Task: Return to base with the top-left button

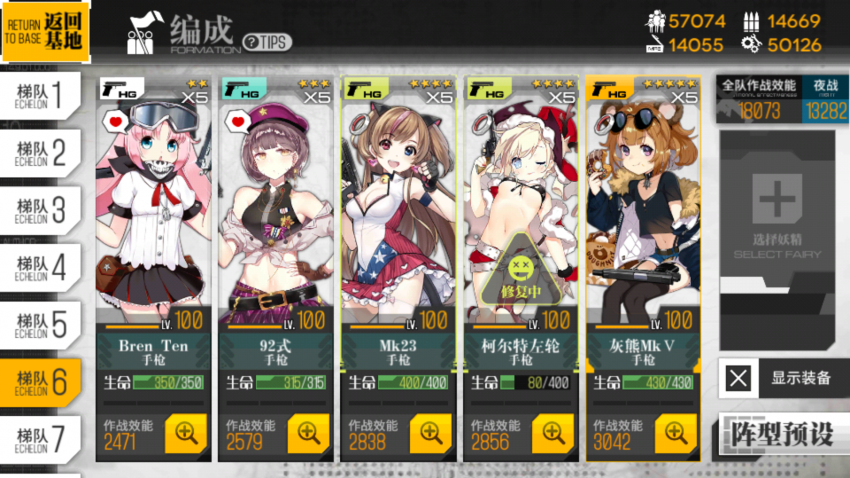Action: (45, 29)
